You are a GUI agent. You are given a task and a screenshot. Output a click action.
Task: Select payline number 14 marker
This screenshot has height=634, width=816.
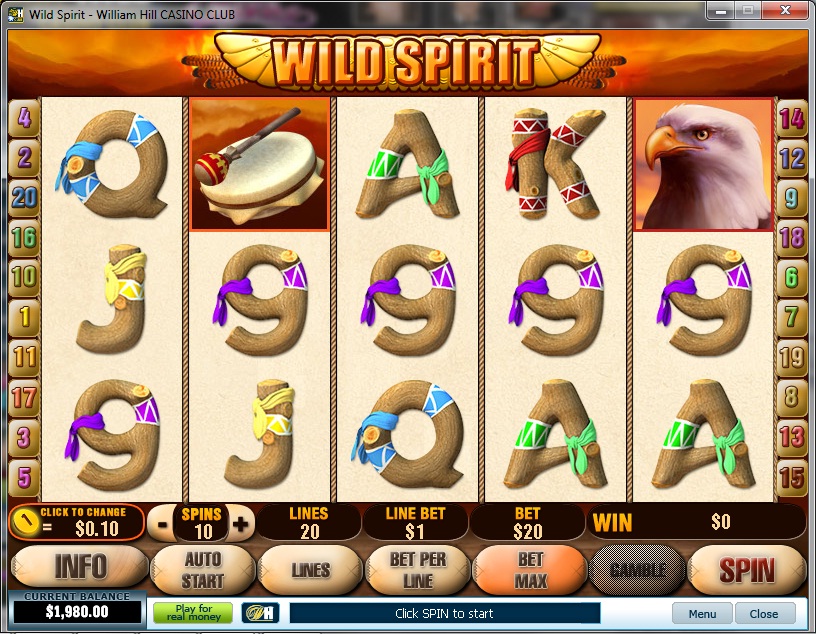point(792,119)
